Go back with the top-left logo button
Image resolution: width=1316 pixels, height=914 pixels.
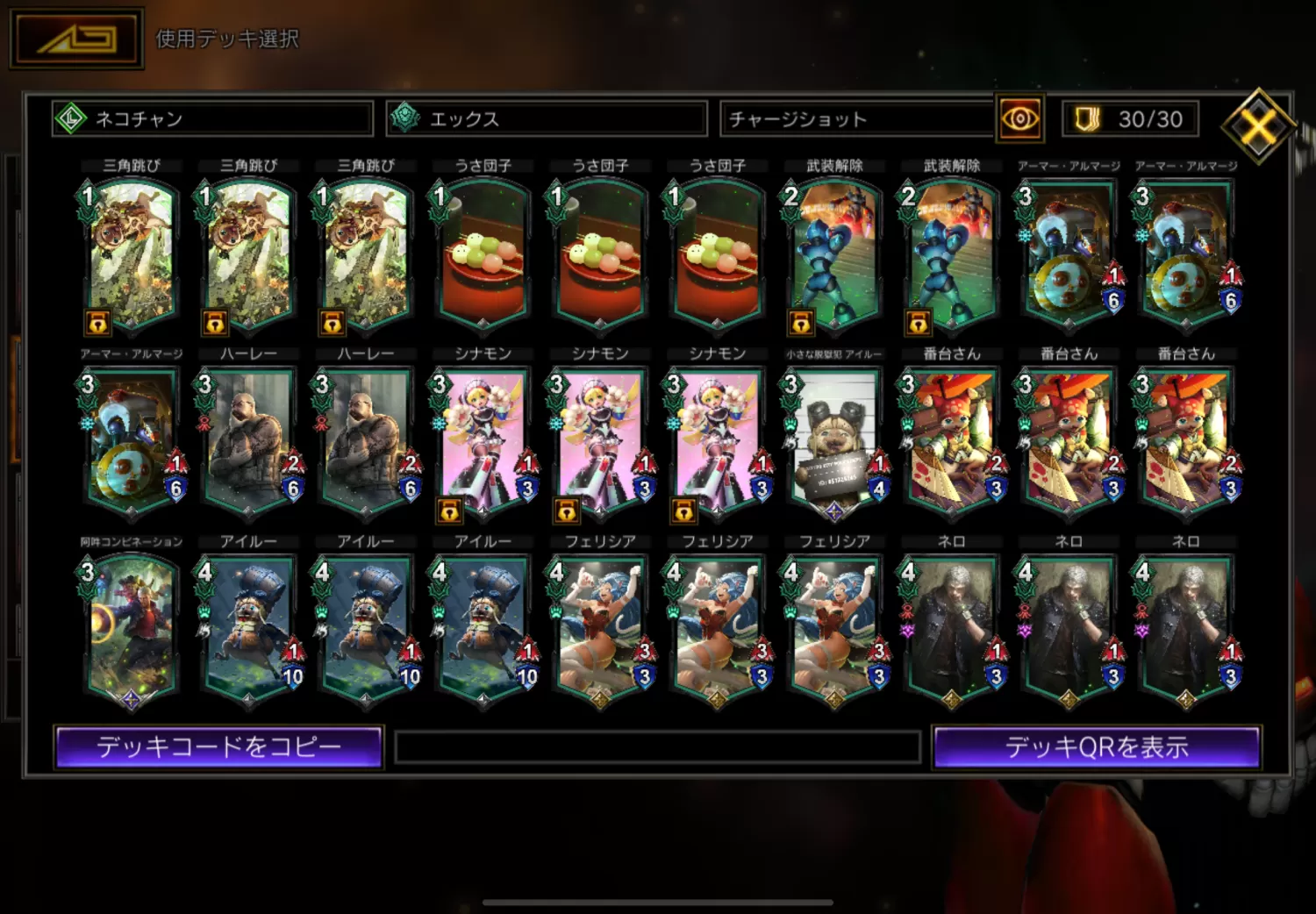(76, 39)
